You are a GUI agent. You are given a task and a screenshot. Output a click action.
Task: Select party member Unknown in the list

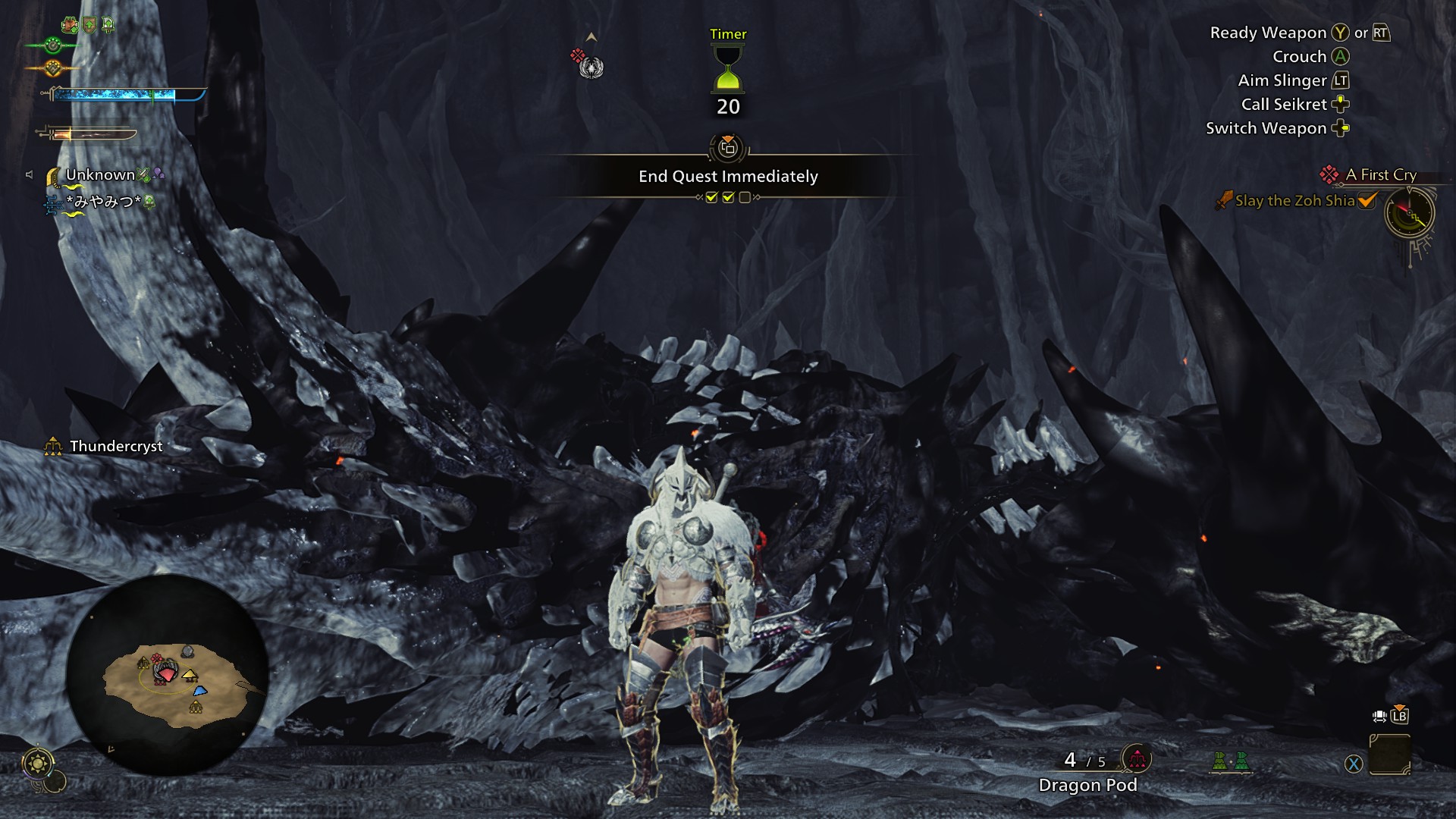100,175
